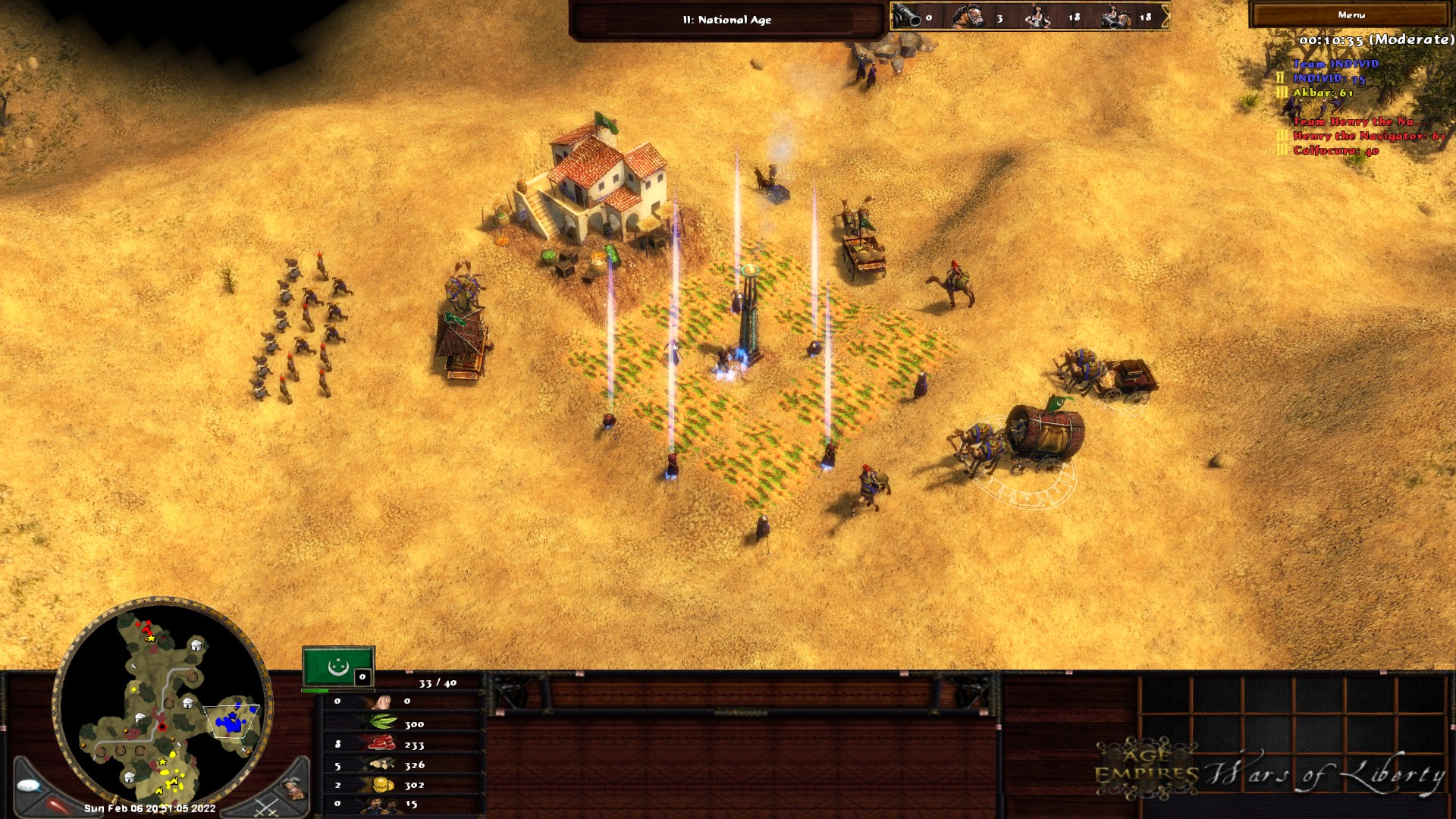Open the home city flag
Image resolution: width=1456 pixels, height=819 pixels.
pyautogui.click(x=337, y=667)
